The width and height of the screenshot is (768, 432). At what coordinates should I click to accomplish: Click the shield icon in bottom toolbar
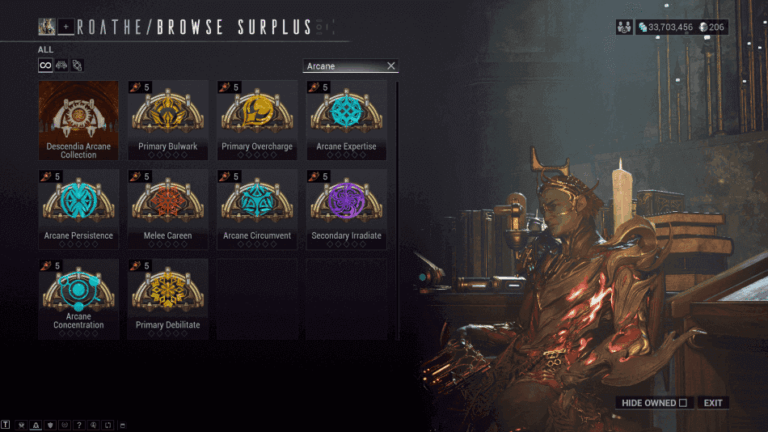[49, 426]
